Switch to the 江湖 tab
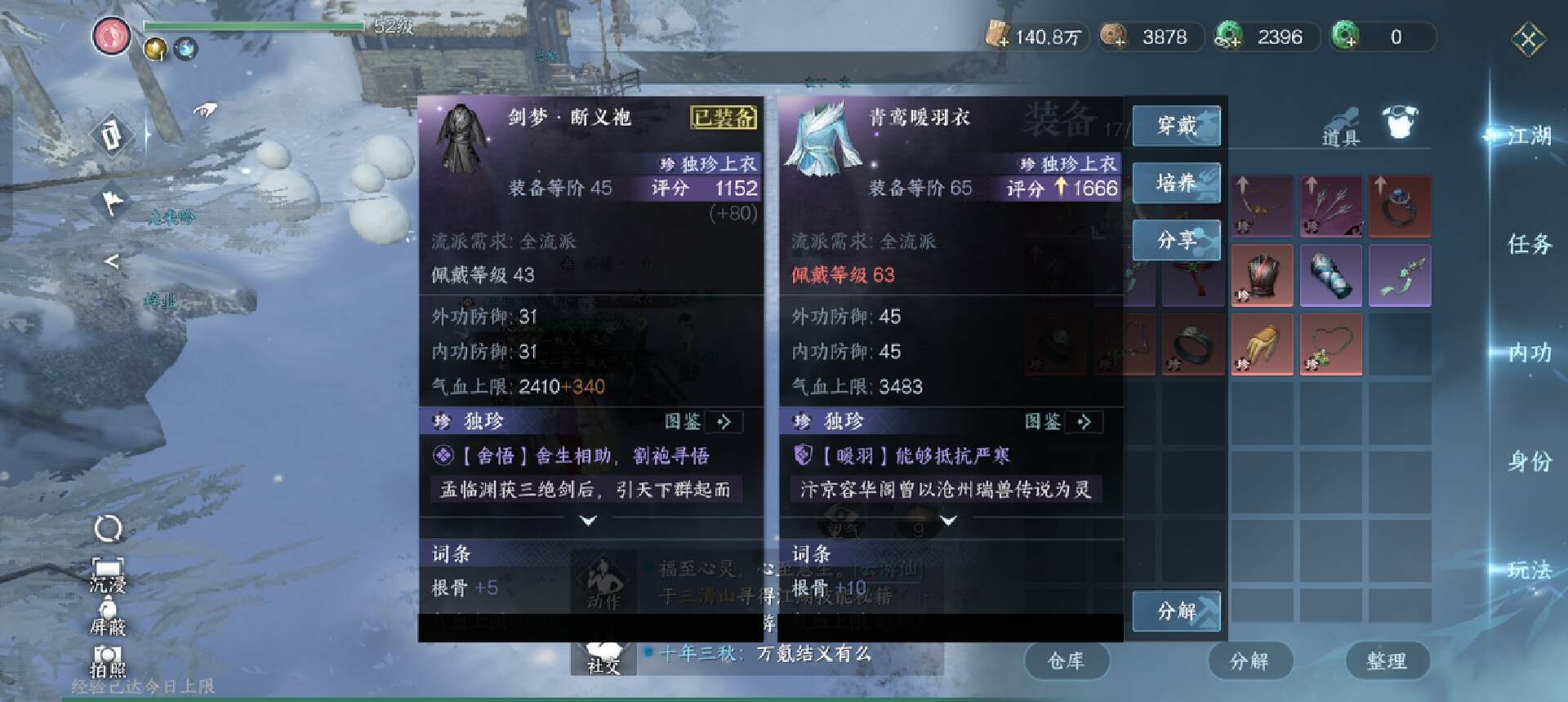Image resolution: width=1568 pixels, height=702 pixels. (x=1529, y=136)
